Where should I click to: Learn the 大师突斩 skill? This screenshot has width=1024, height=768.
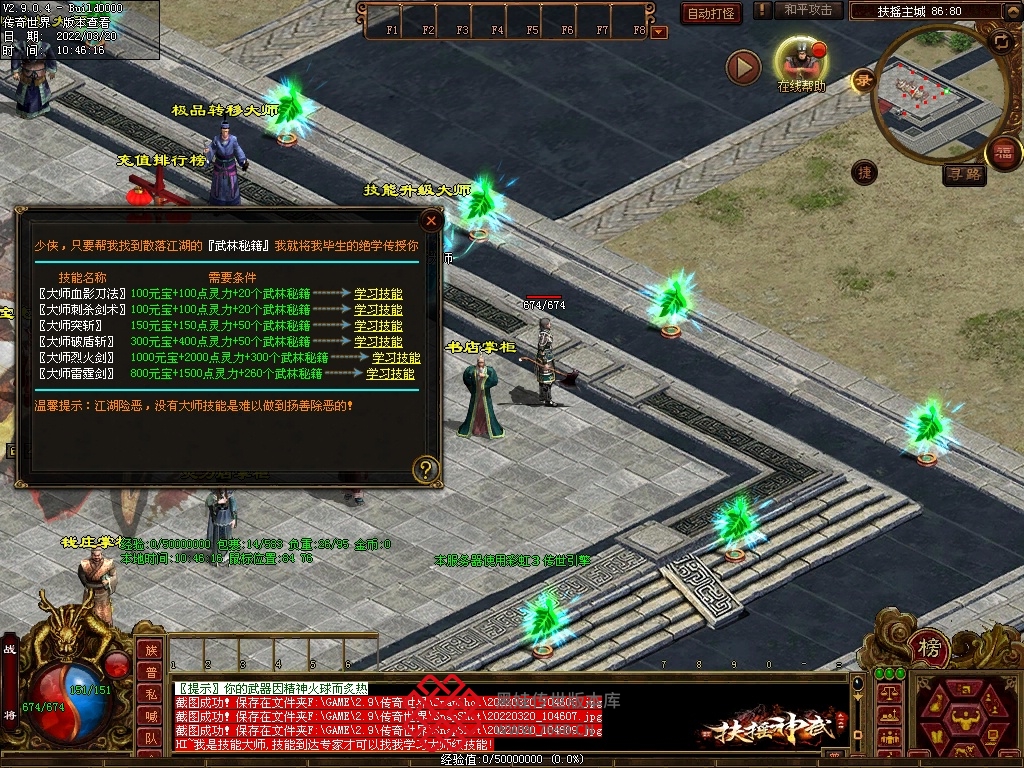coord(378,326)
